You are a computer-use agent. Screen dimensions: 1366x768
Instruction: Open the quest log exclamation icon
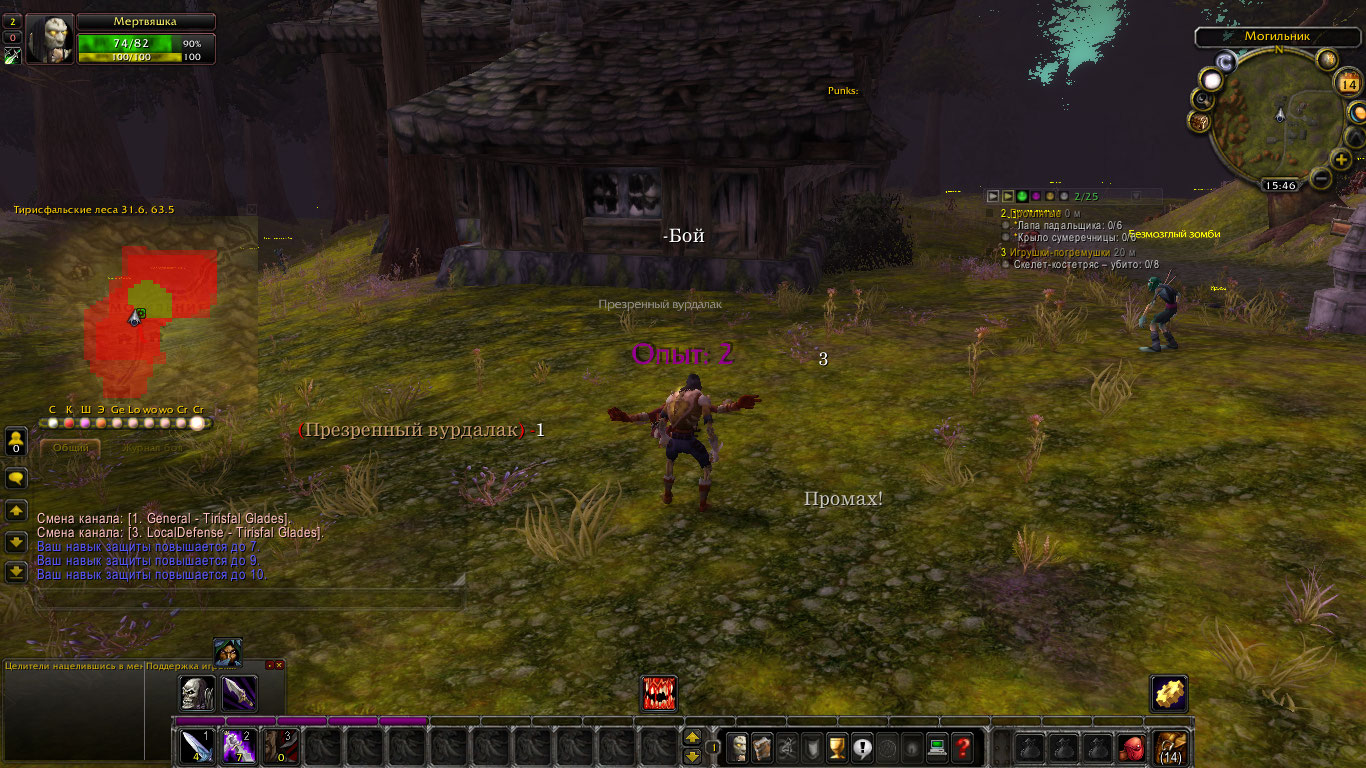pos(862,747)
